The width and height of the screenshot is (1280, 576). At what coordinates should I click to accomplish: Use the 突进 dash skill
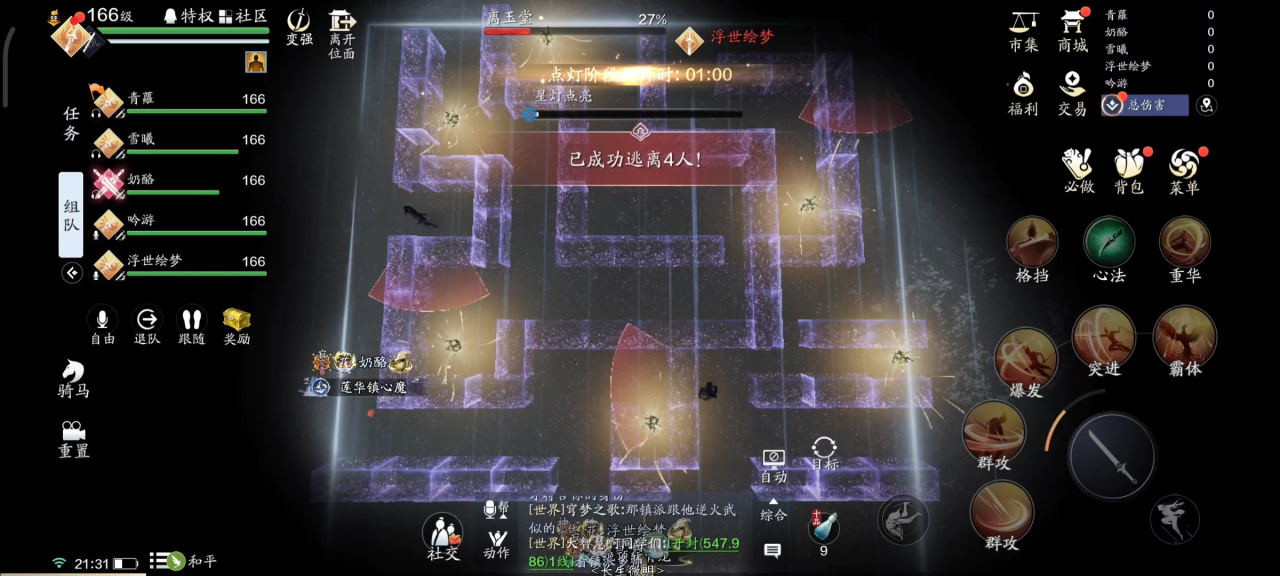coord(1104,338)
